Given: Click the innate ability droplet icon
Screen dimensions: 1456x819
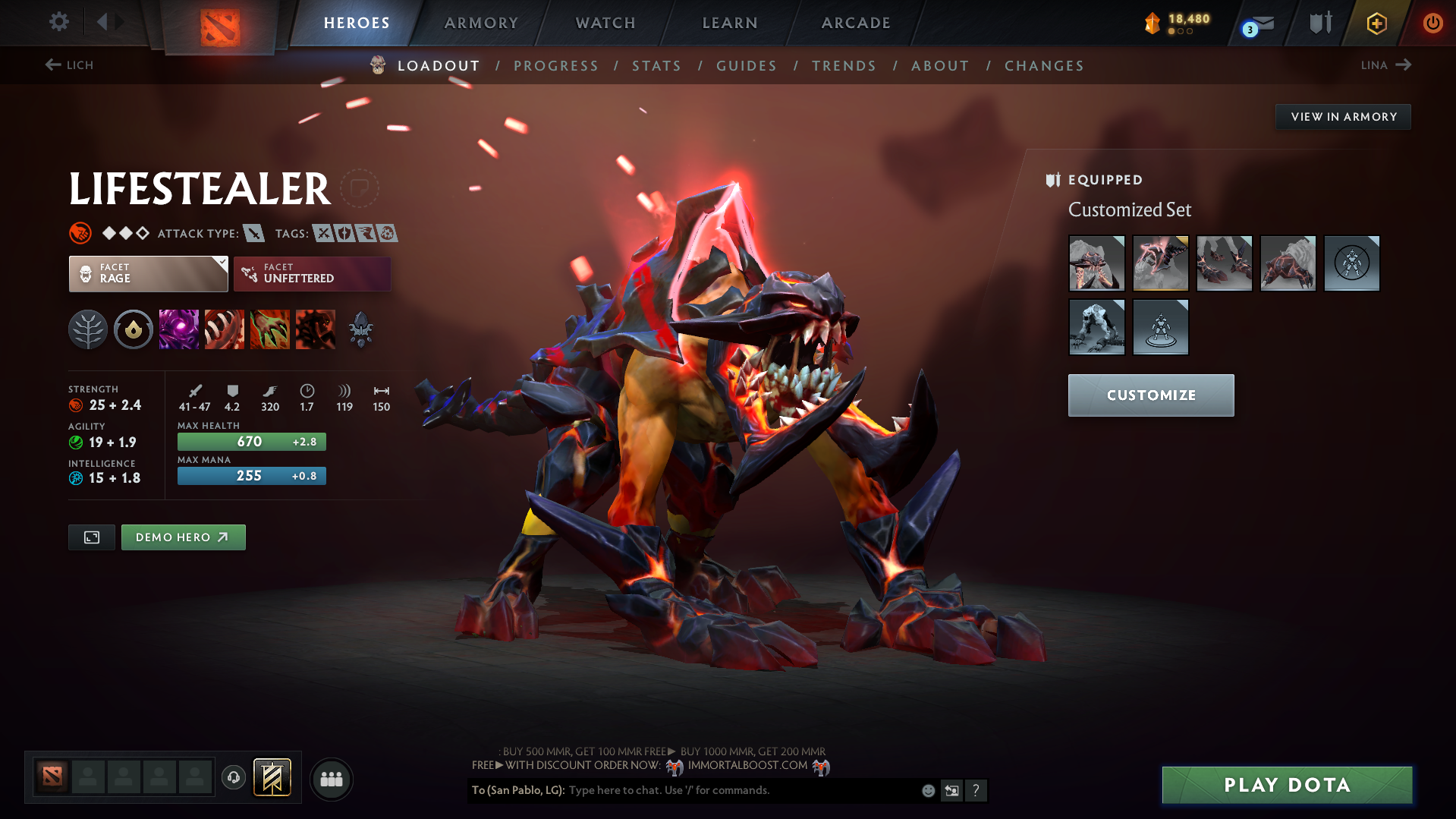Looking at the screenshot, I should (x=134, y=329).
